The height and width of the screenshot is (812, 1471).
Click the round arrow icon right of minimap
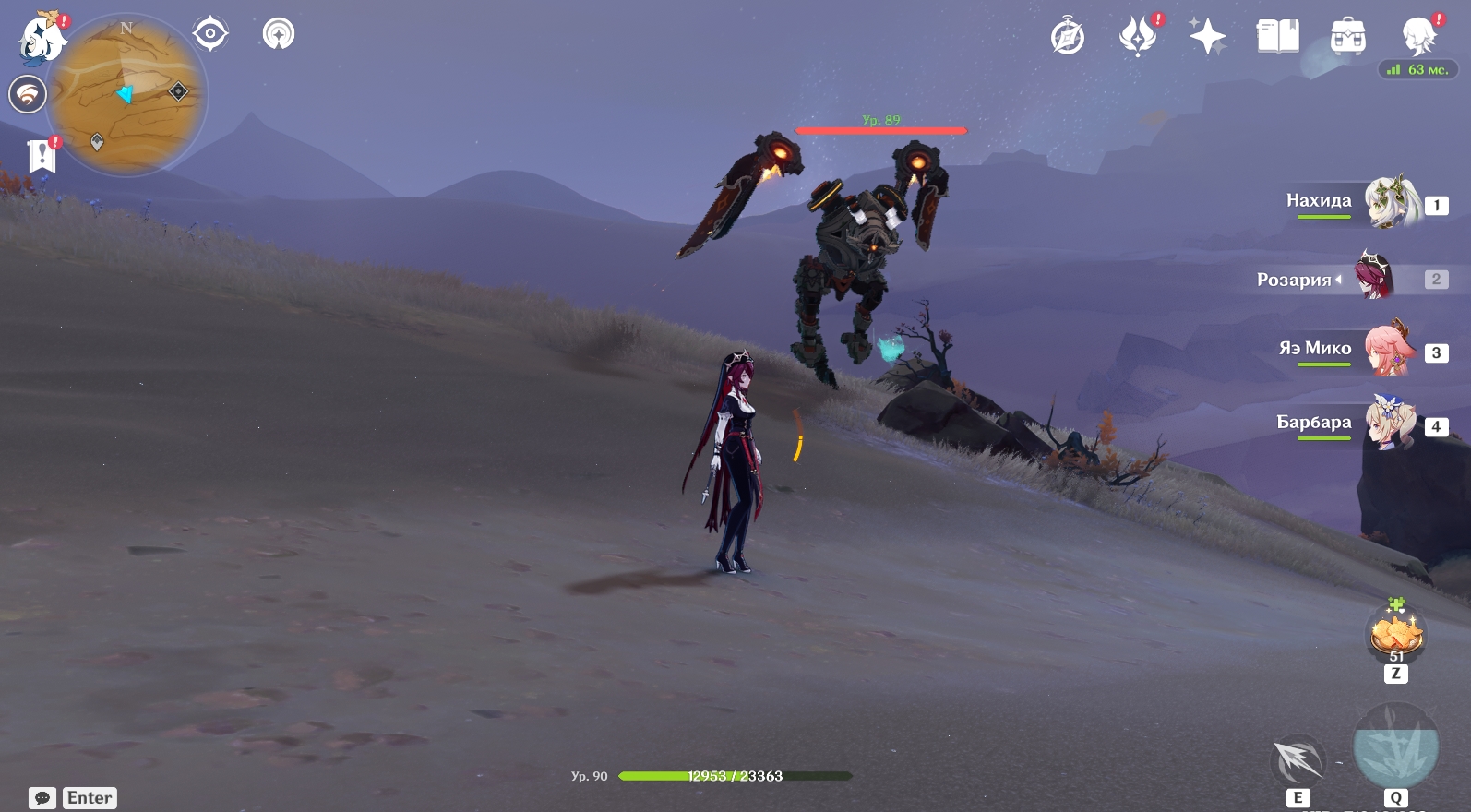pyautogui.click(x=278, y=34)
